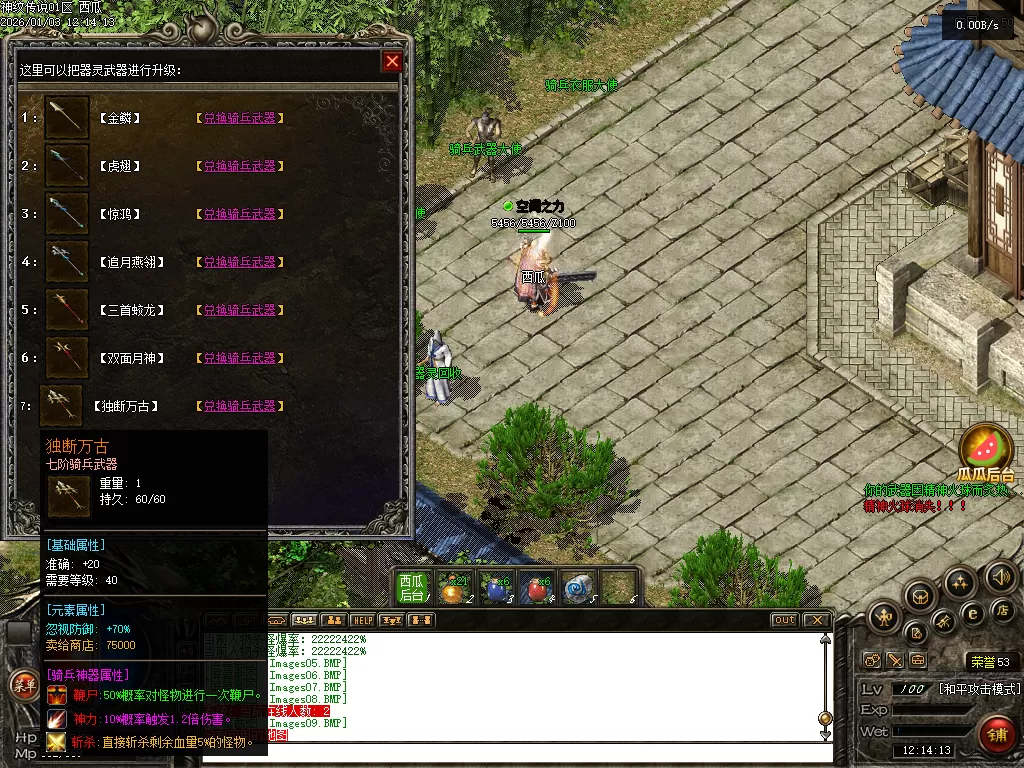The width and height of the screenshot is (1024, 768).
Task: Open the bag chest icon
Action: click(920, 597)
